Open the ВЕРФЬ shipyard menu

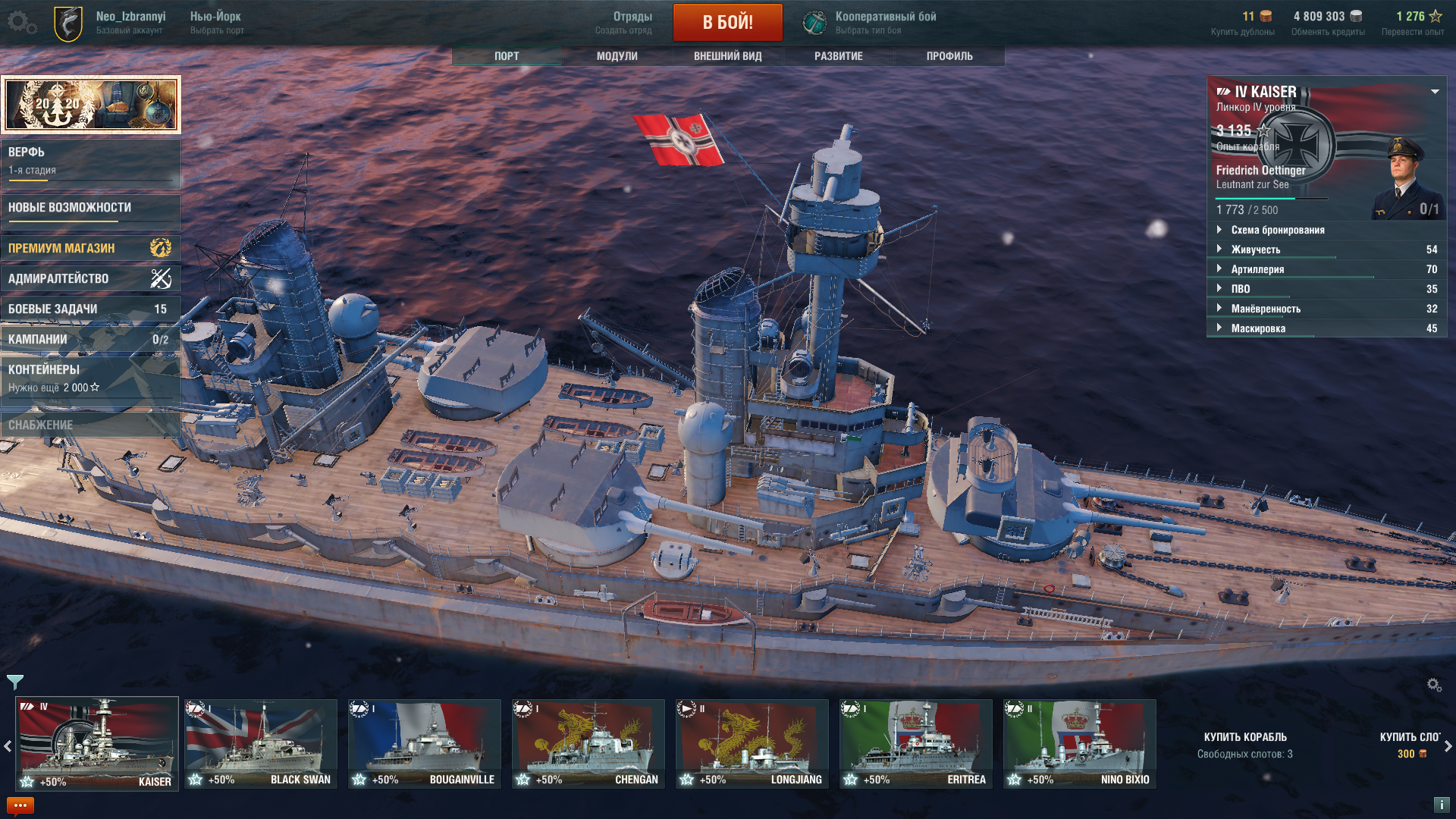[90, 161]
